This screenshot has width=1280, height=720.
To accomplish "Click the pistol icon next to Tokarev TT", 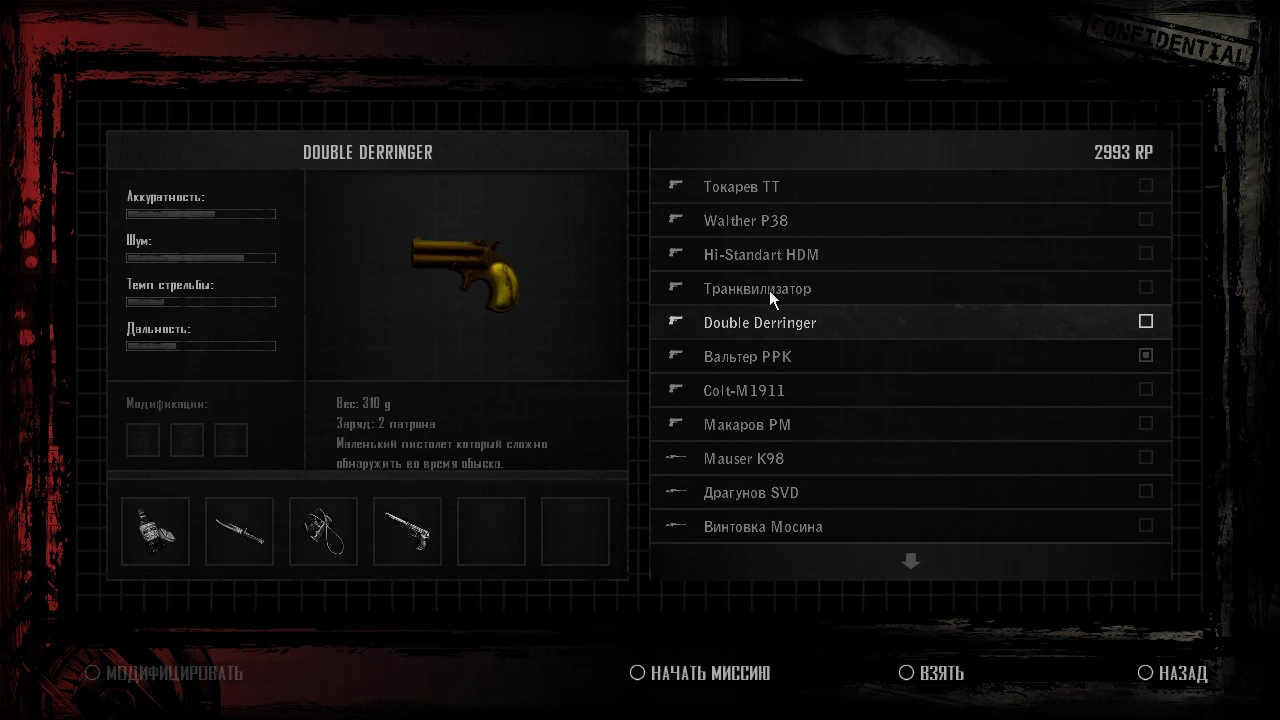I will 675,185.
